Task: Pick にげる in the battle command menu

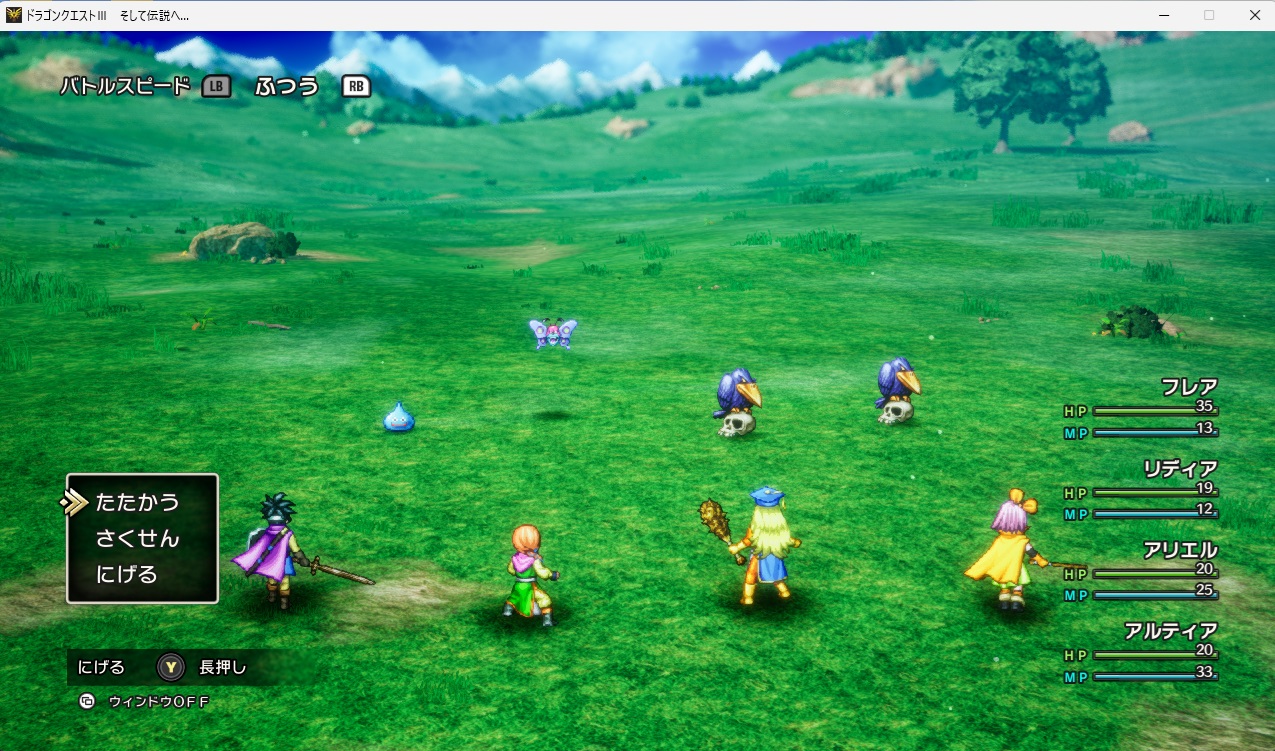Action: tap(126, 575)
